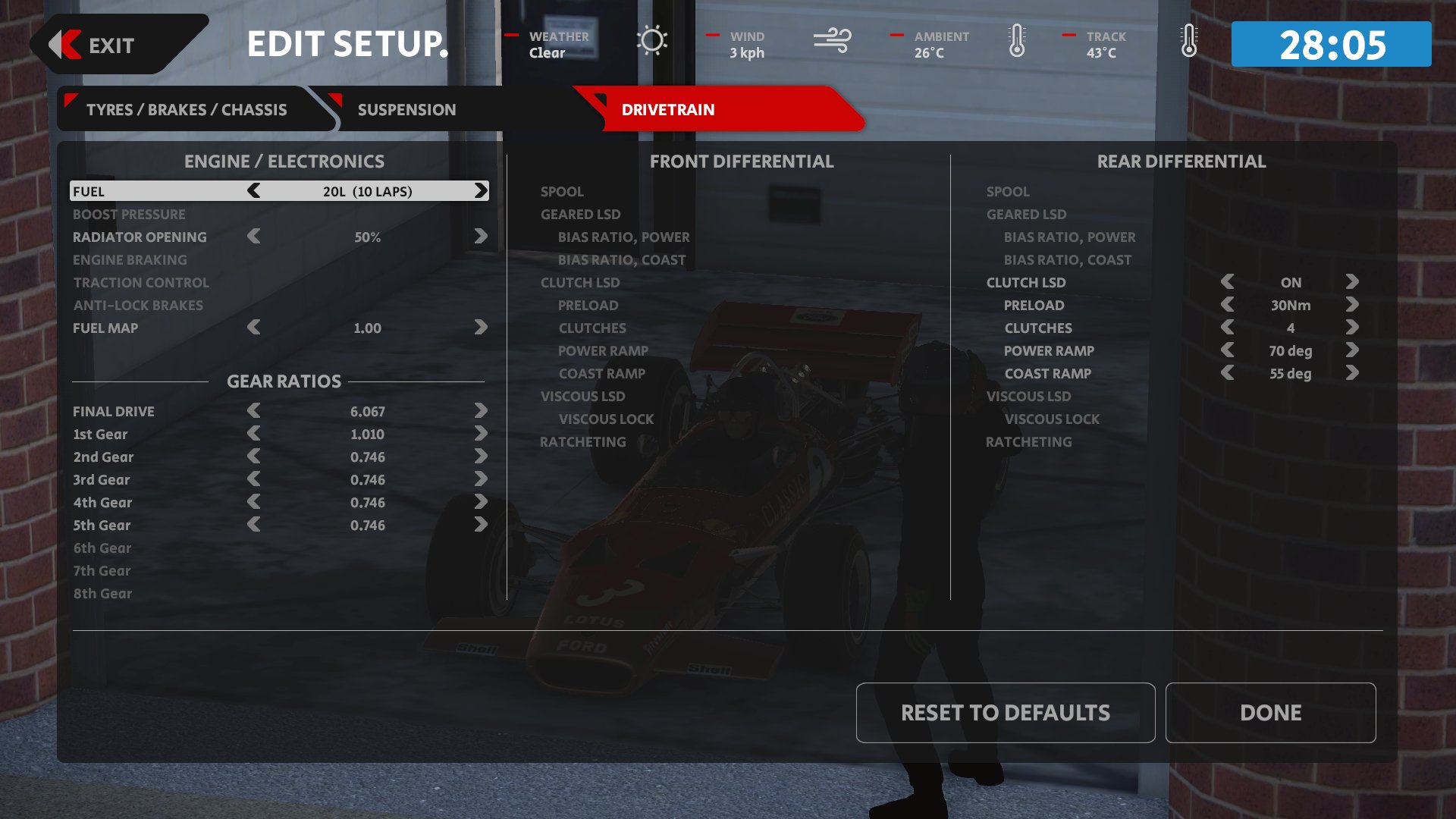The height and width of the screenshot is (819, 1456).
Task: Lower the fuel map value
Action: pos(254,328)
